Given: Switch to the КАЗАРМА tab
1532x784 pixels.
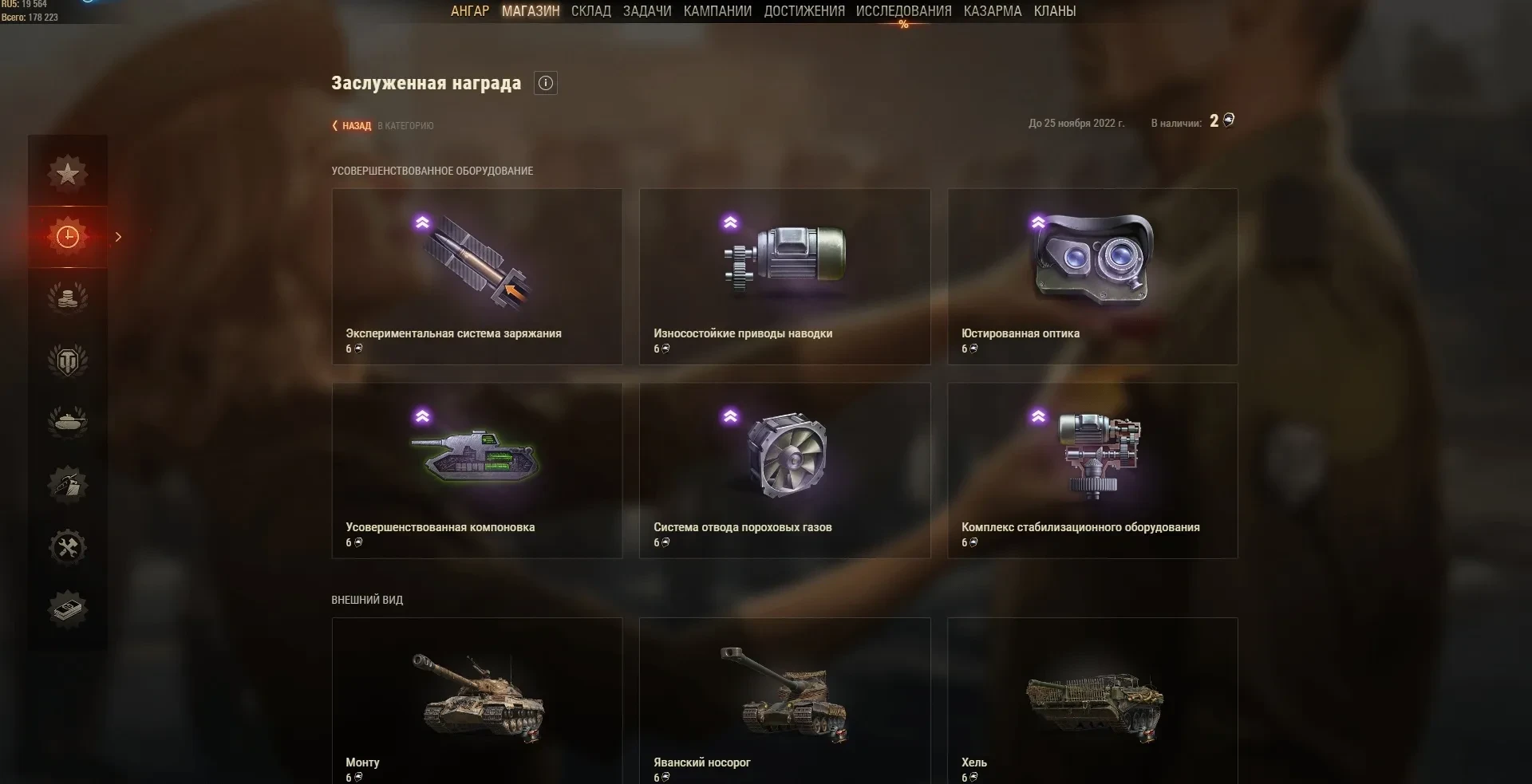Looking at the screenshot, I should (x=992, y=11).
